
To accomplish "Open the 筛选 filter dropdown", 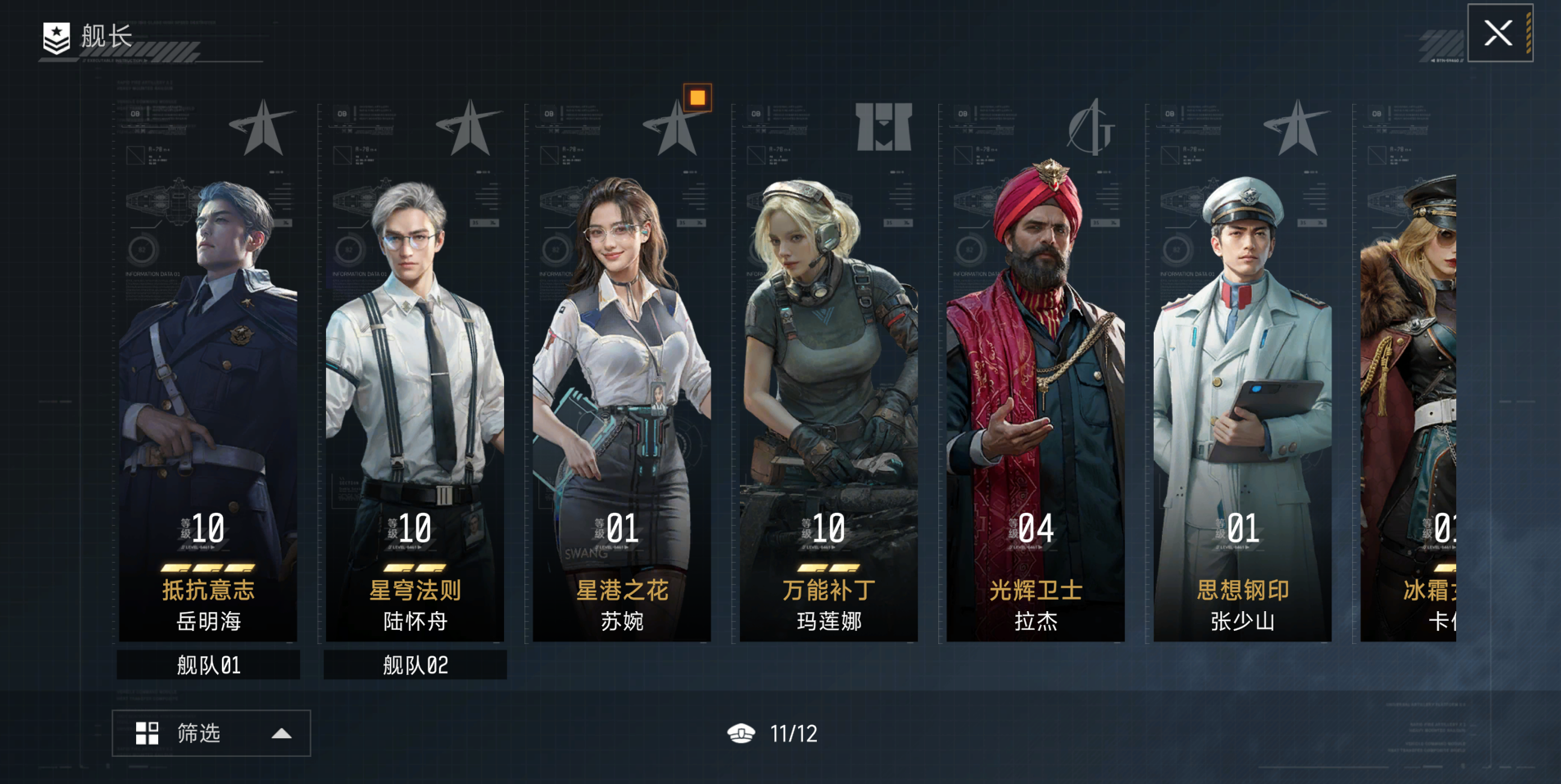I will 211,733.
